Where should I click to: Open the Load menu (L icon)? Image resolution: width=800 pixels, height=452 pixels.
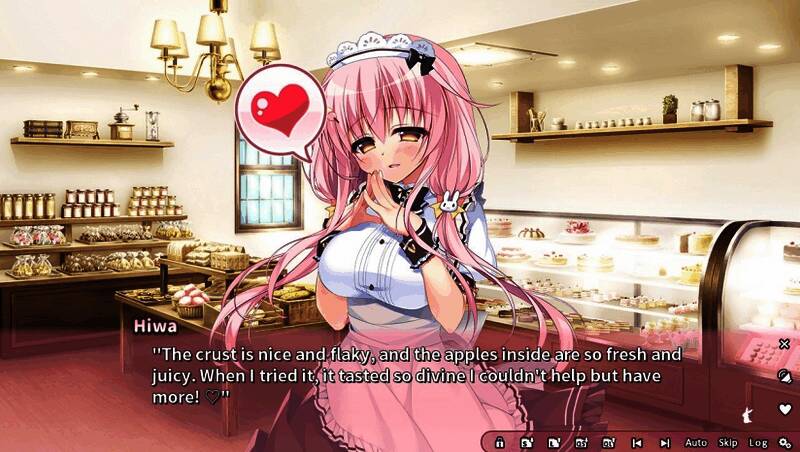point(554,442)
